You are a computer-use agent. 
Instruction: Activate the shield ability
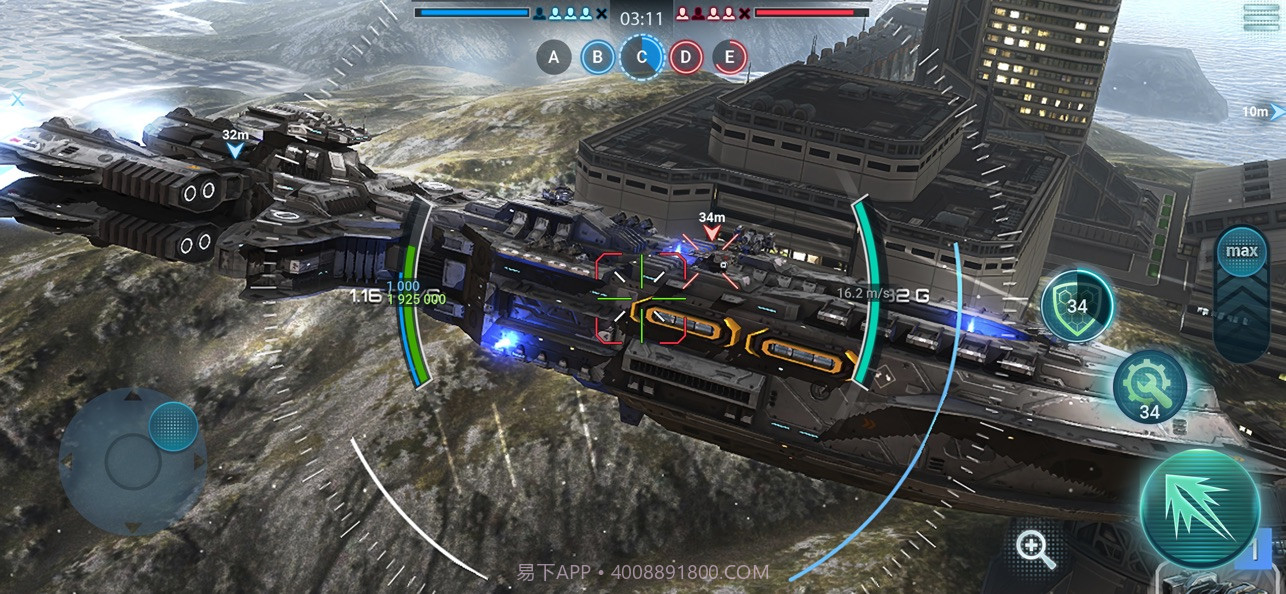pos(1077,306)
